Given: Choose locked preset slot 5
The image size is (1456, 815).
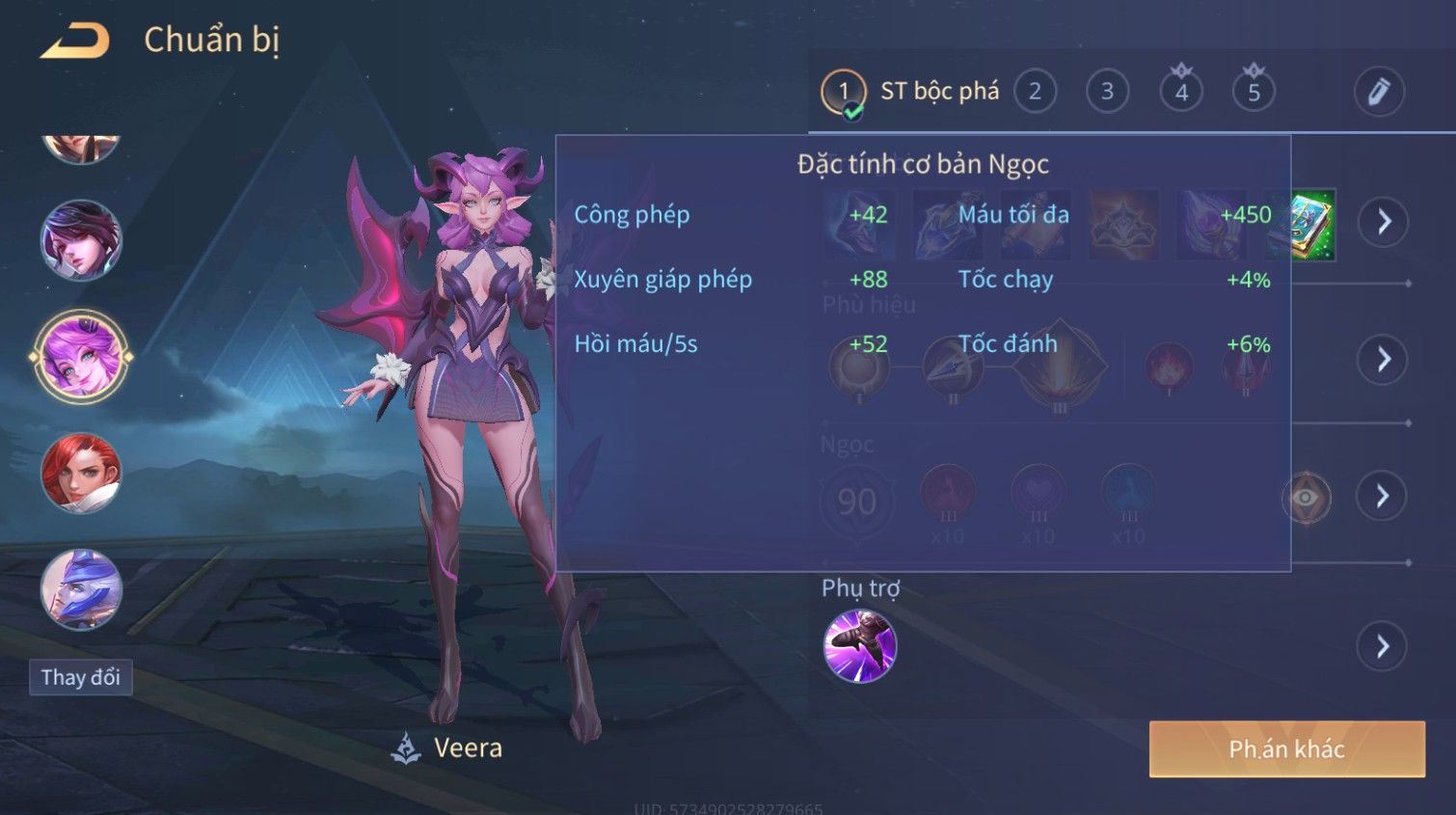Looking at the screenshot, I should pos(1254,93).
